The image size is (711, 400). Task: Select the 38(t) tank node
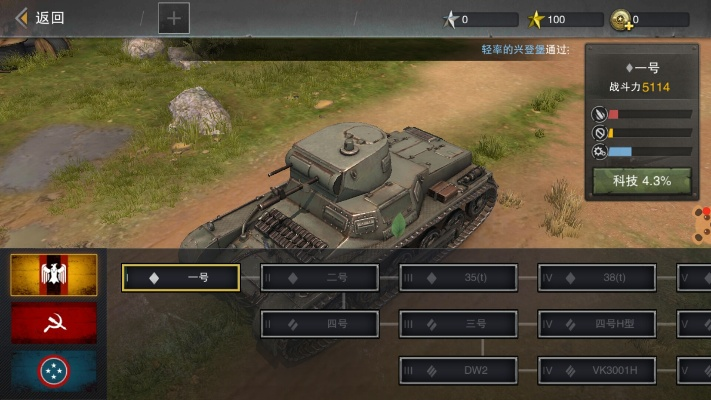coord(597,277)
